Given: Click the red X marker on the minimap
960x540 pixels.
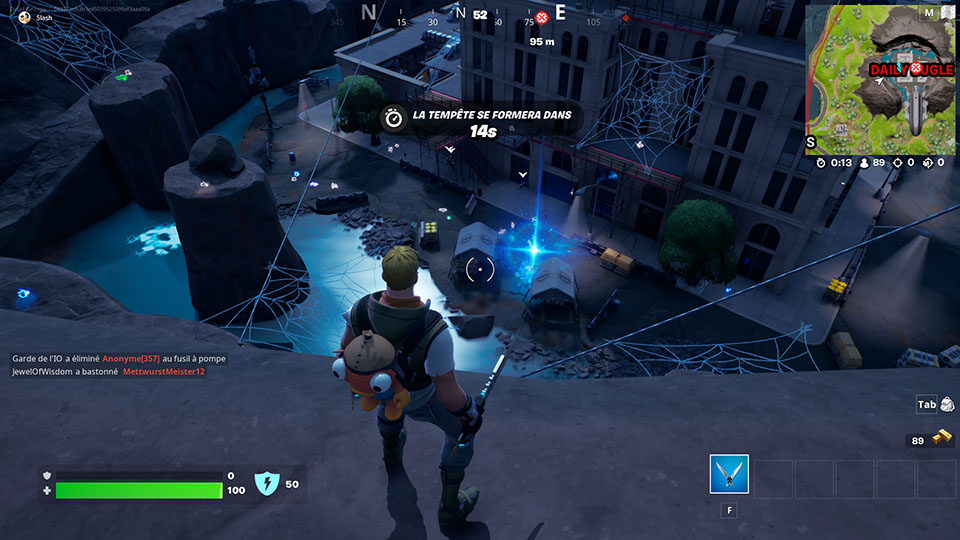Looking at the screenshot, I should 915,68.
